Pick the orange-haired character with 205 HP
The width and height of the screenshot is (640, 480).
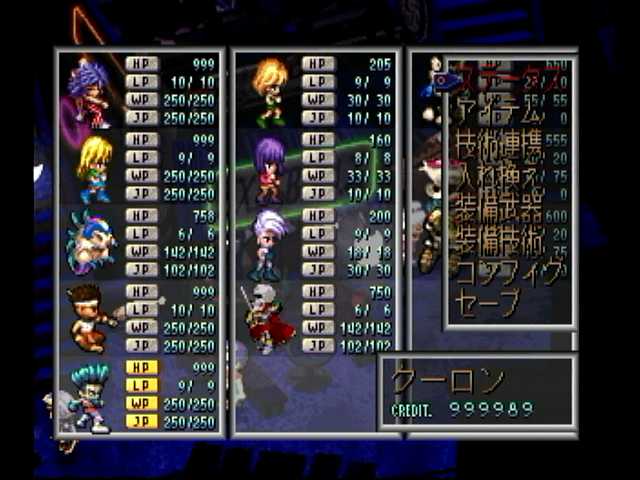click(x=270, y=92)
